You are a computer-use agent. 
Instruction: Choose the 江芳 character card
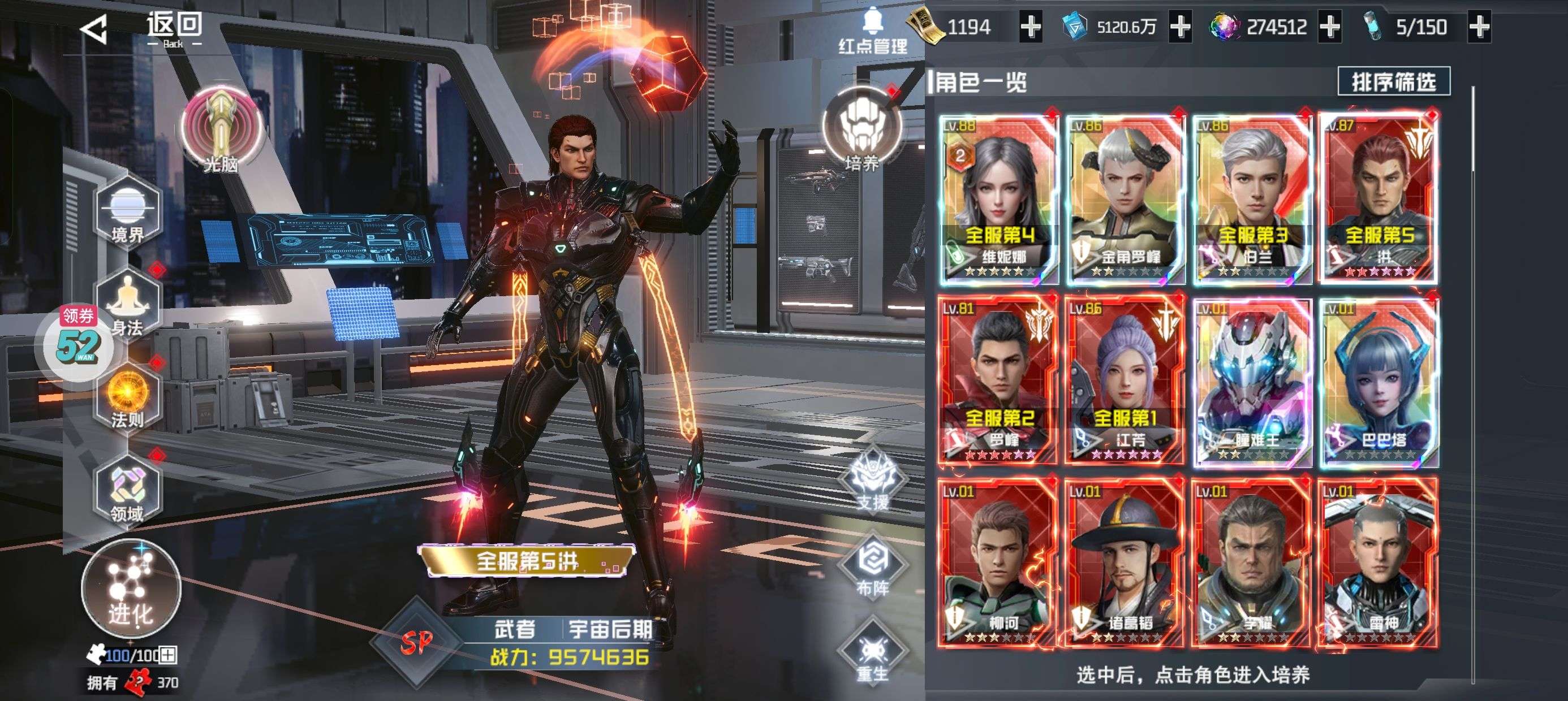1125,380
